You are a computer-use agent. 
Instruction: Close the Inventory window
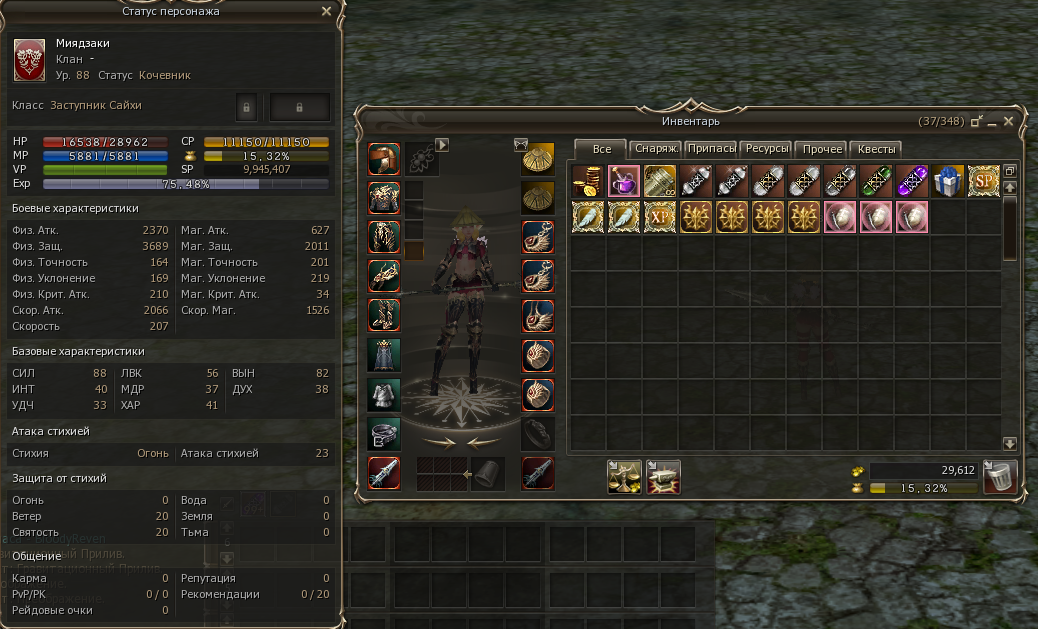(x=1009, y=121)
